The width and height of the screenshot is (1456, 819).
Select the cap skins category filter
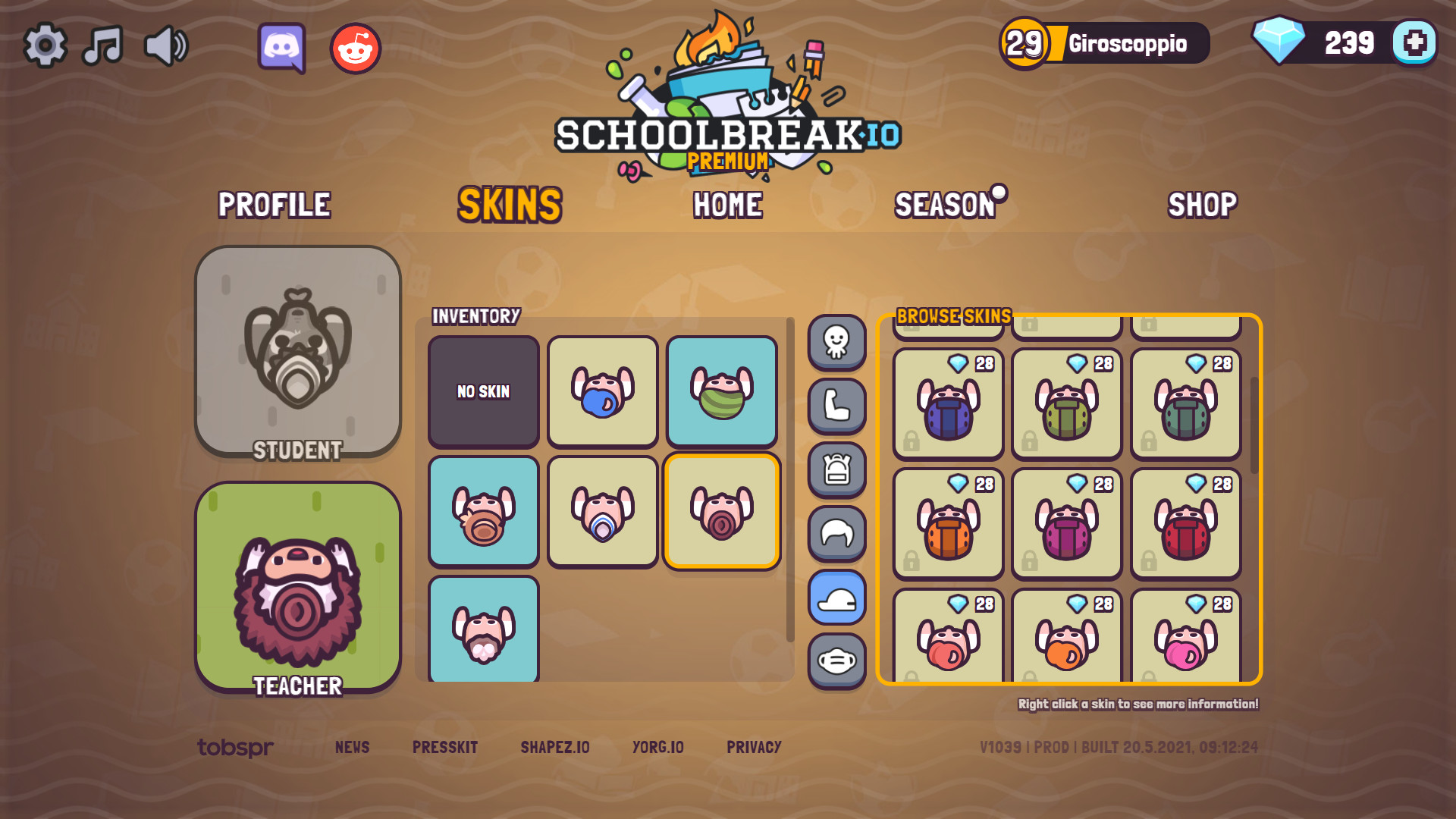coord(836,596)
